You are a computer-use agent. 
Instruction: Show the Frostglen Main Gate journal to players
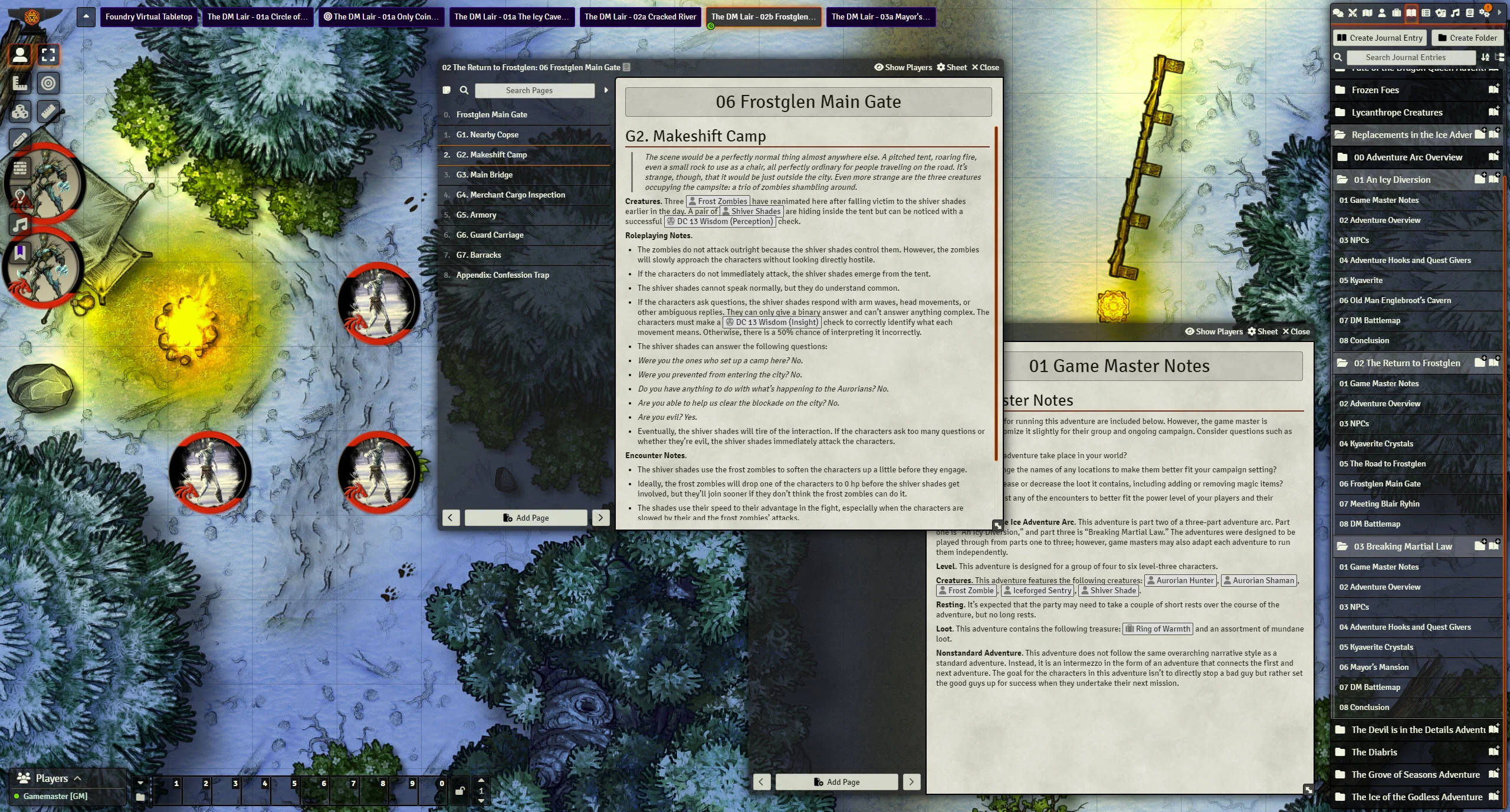(x=902, y=67)
